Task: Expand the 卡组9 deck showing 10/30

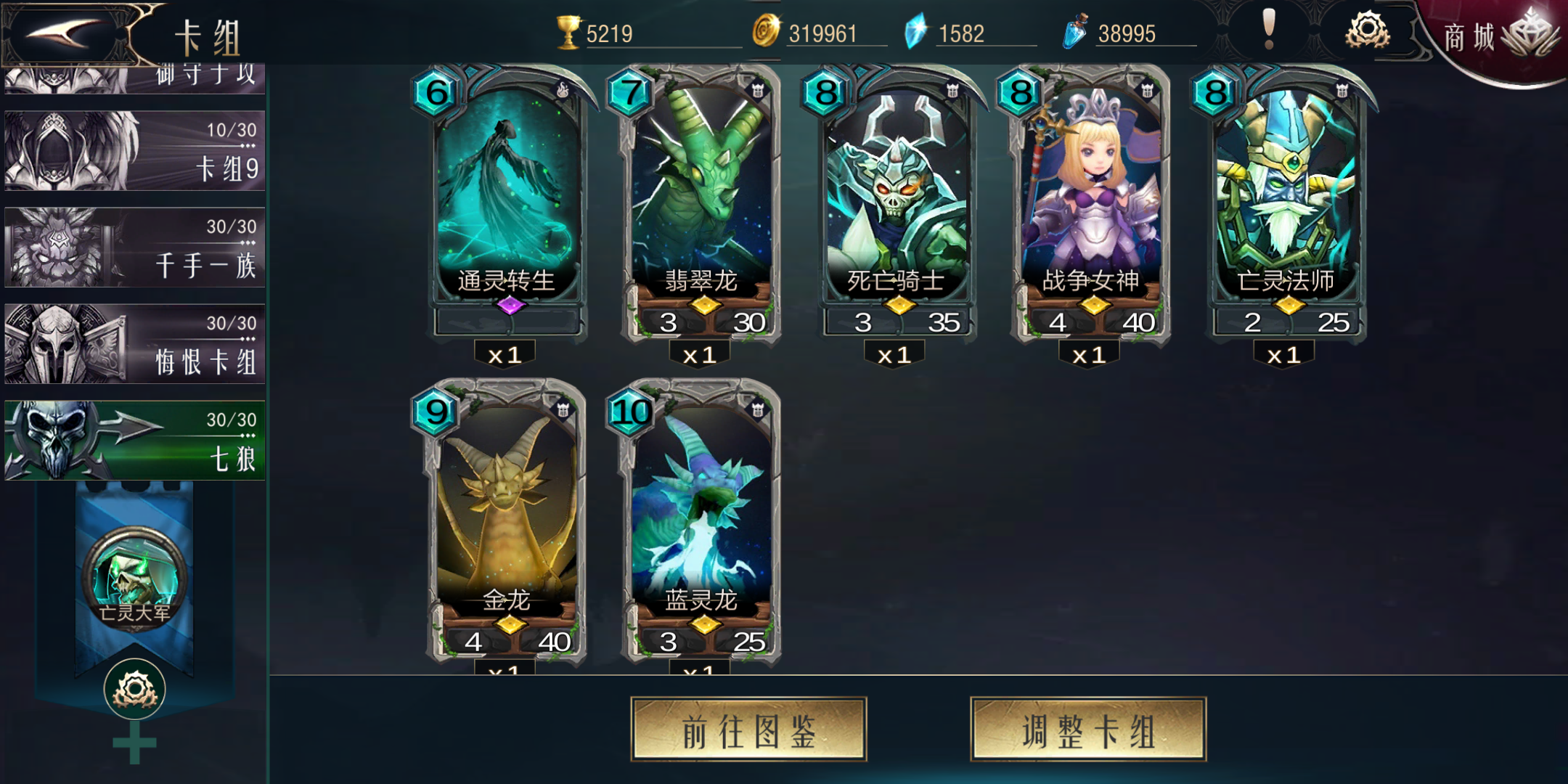Action: click(x=134, y=150)
